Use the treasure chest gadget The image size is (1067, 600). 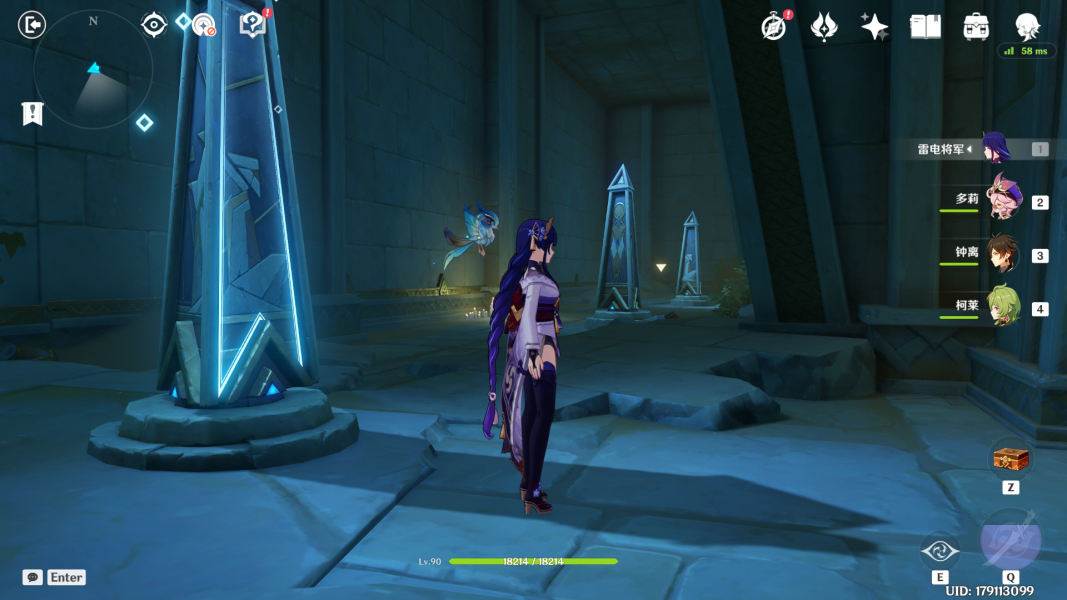[1010, 459]
